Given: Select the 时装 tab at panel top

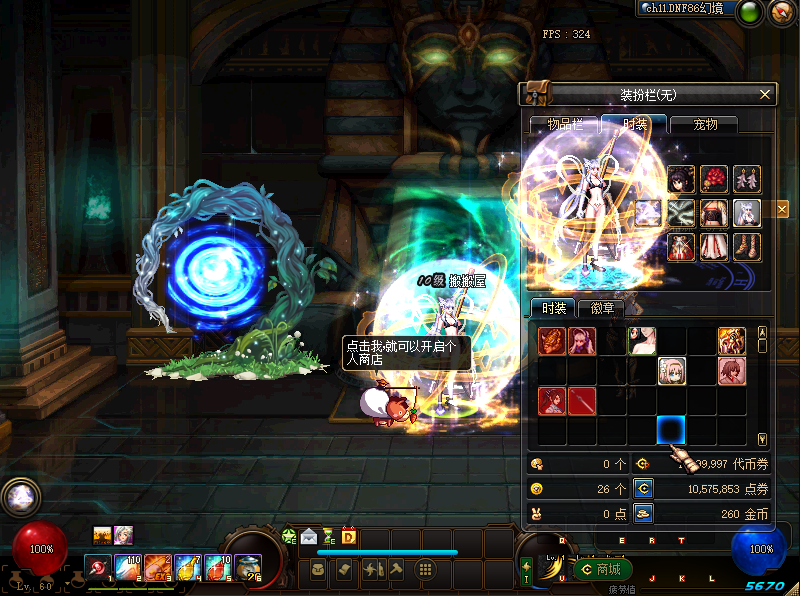Looking at the screenshot, I should coord(634,124).
